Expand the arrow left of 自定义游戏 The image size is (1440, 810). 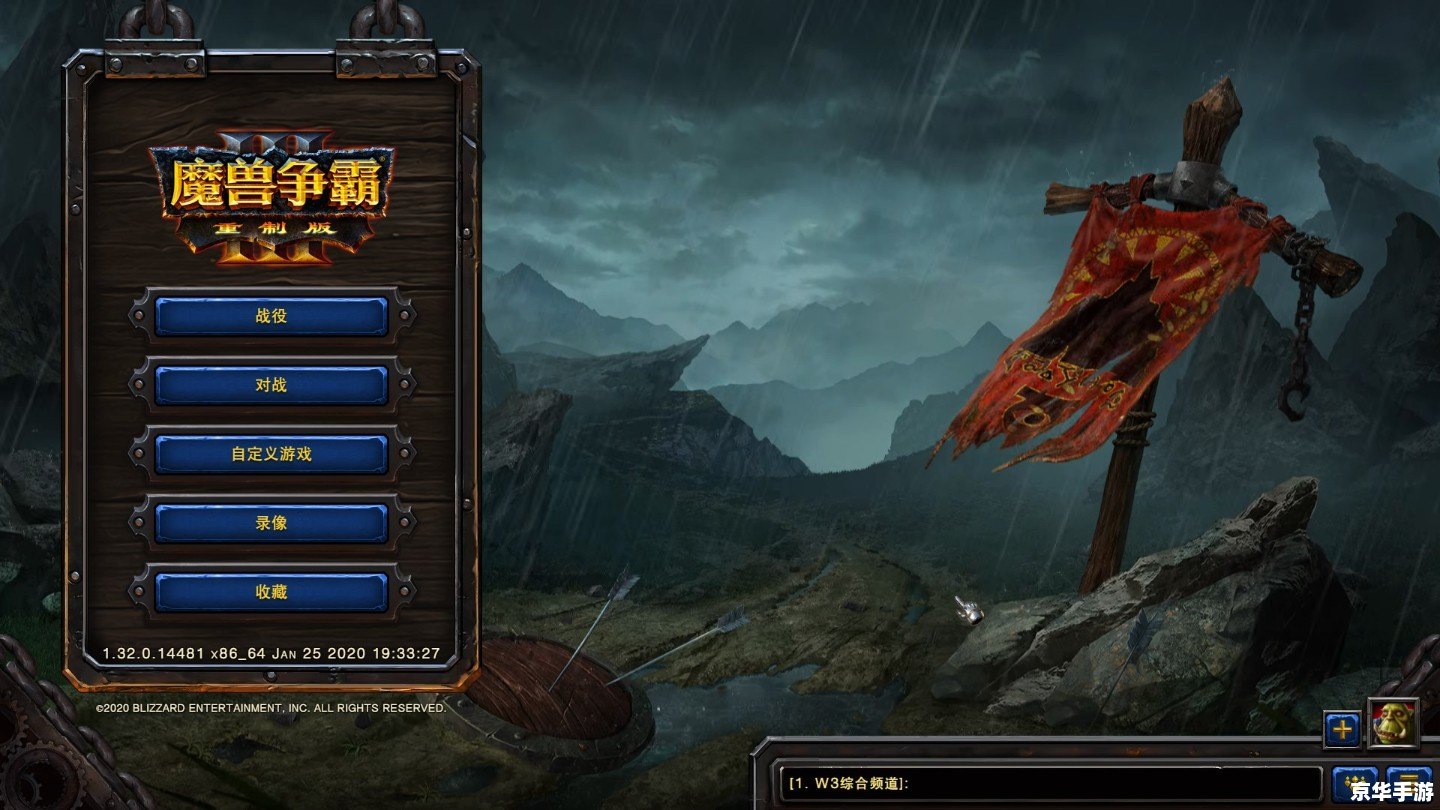click(x=136, y=453)
